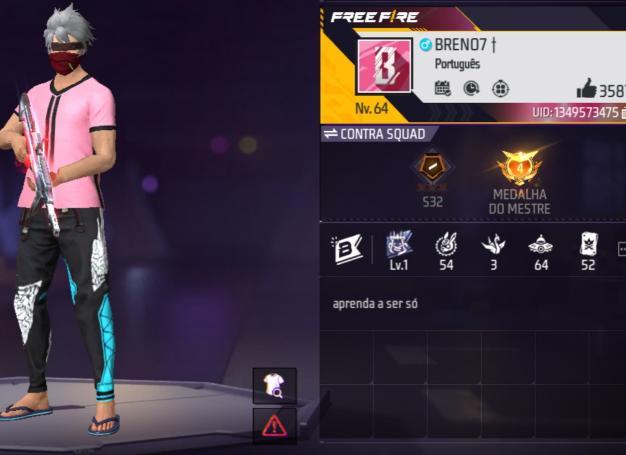Open the winged emblem icon showing 64
Image resolution: width=626 pixels, height=455 pixels.
541,245
